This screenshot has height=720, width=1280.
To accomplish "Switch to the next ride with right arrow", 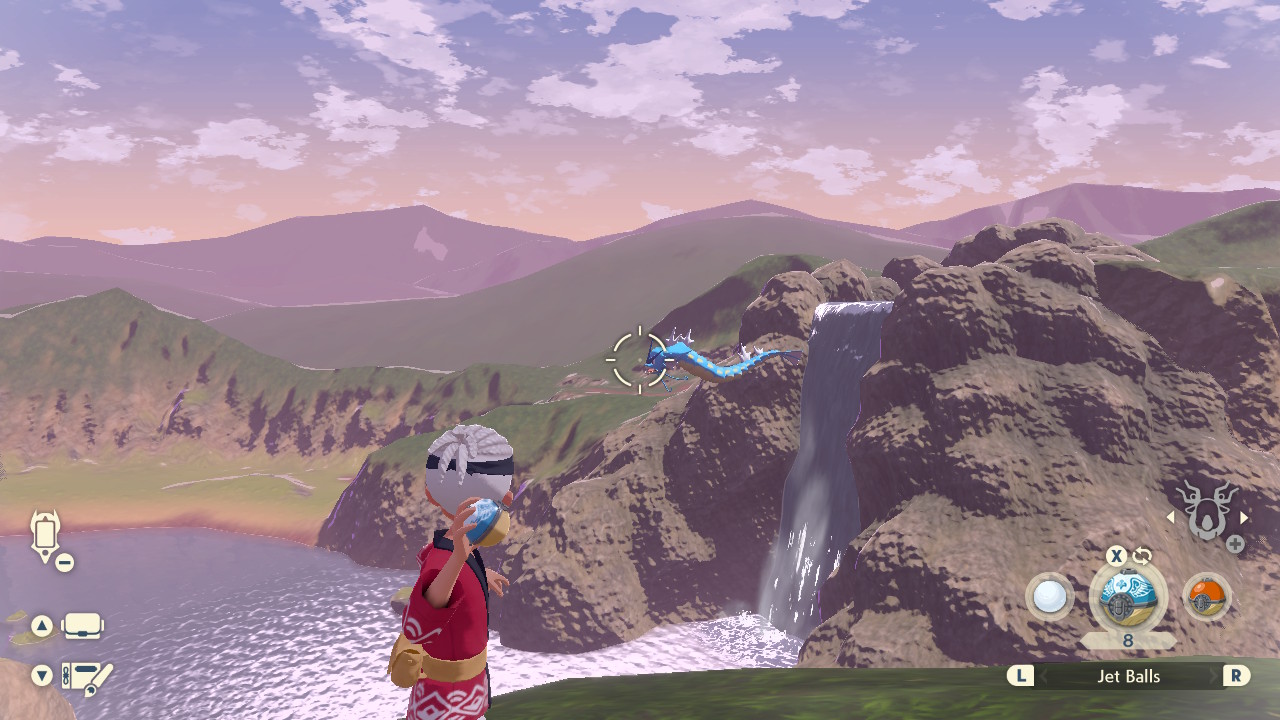I will (1244, 517).
